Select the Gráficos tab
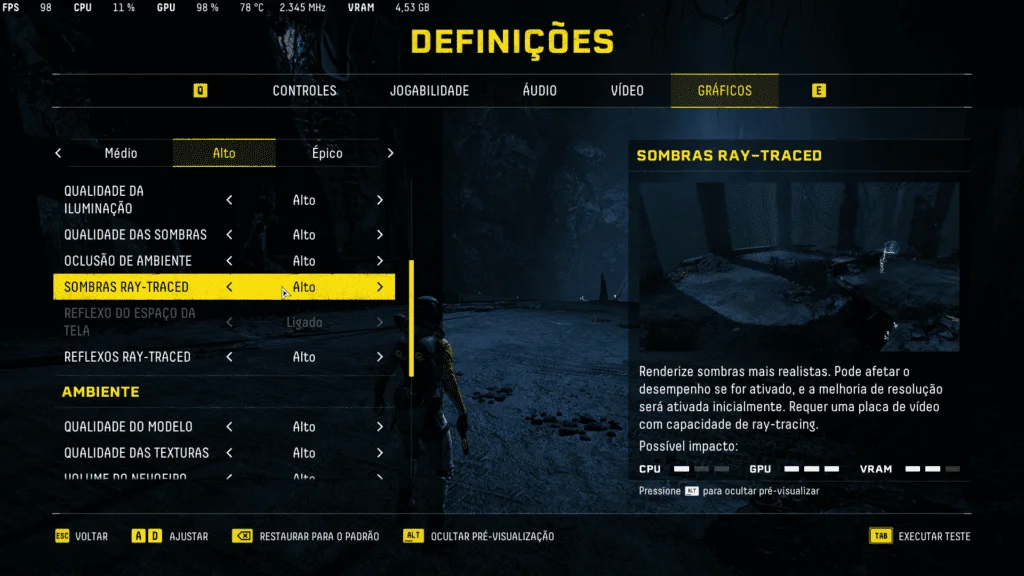 (x=724, y=91)
